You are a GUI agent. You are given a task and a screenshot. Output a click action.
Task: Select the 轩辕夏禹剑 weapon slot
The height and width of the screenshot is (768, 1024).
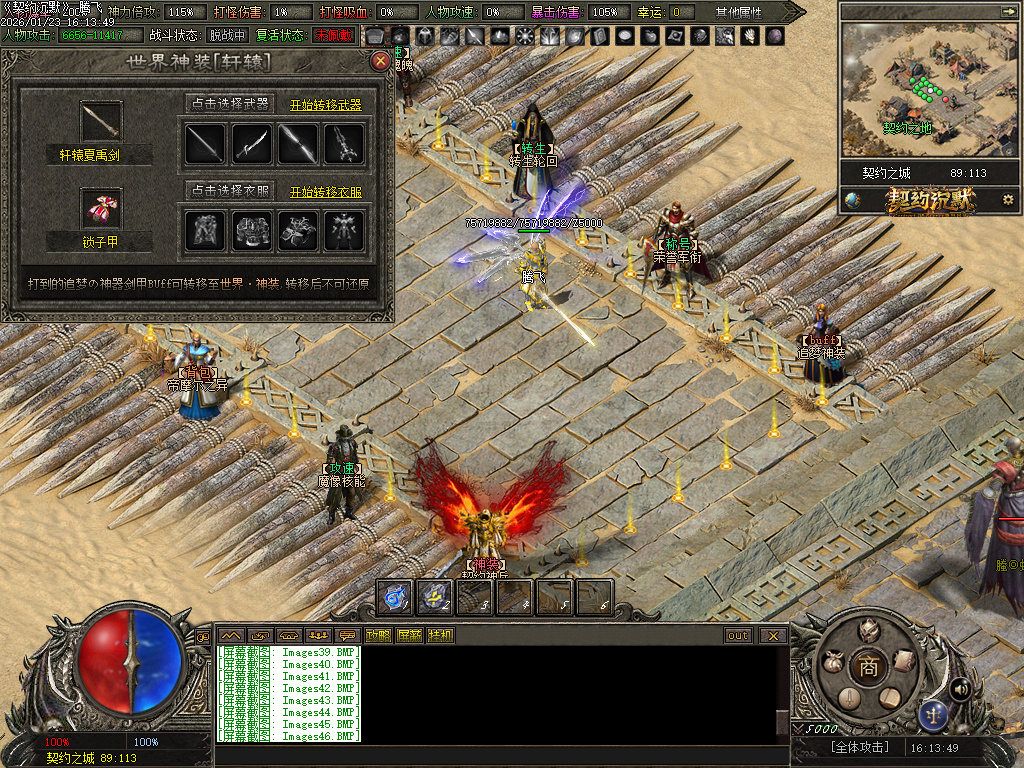[x=101, y=122]
